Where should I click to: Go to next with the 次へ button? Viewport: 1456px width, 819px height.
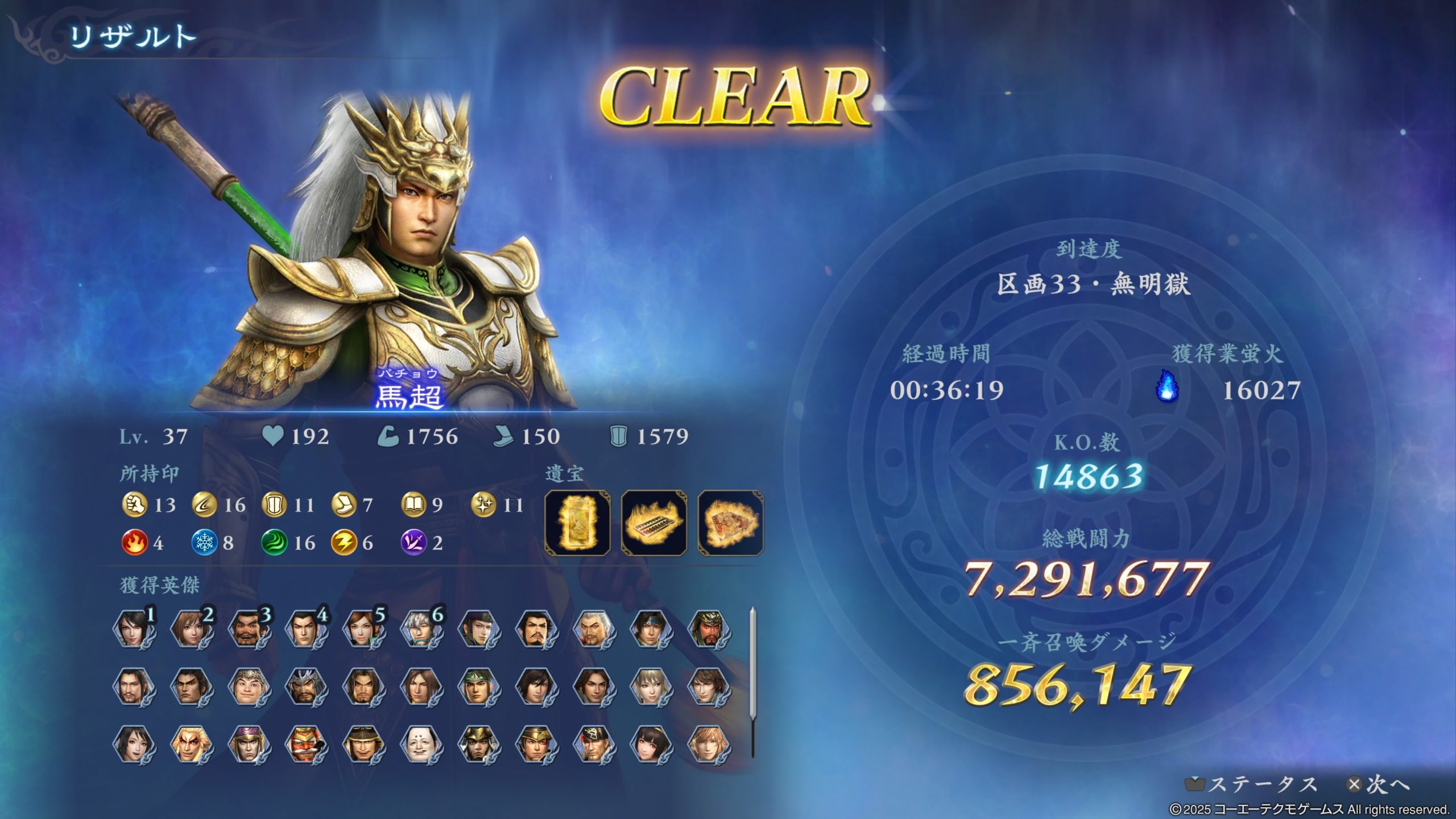click(1380, 785)
